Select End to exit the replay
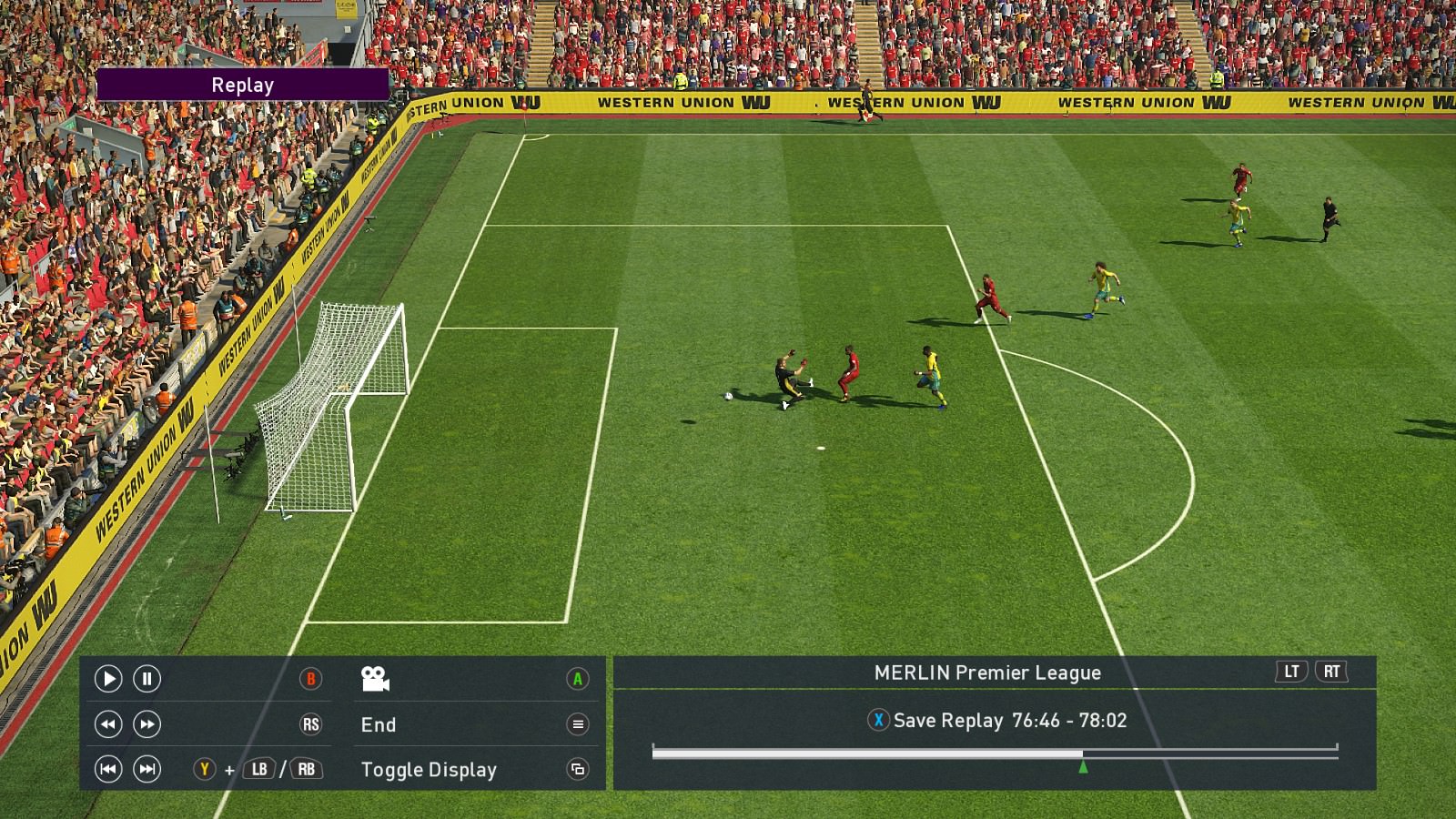Viewport: 1456px width, 819px height. pos(379,724)
